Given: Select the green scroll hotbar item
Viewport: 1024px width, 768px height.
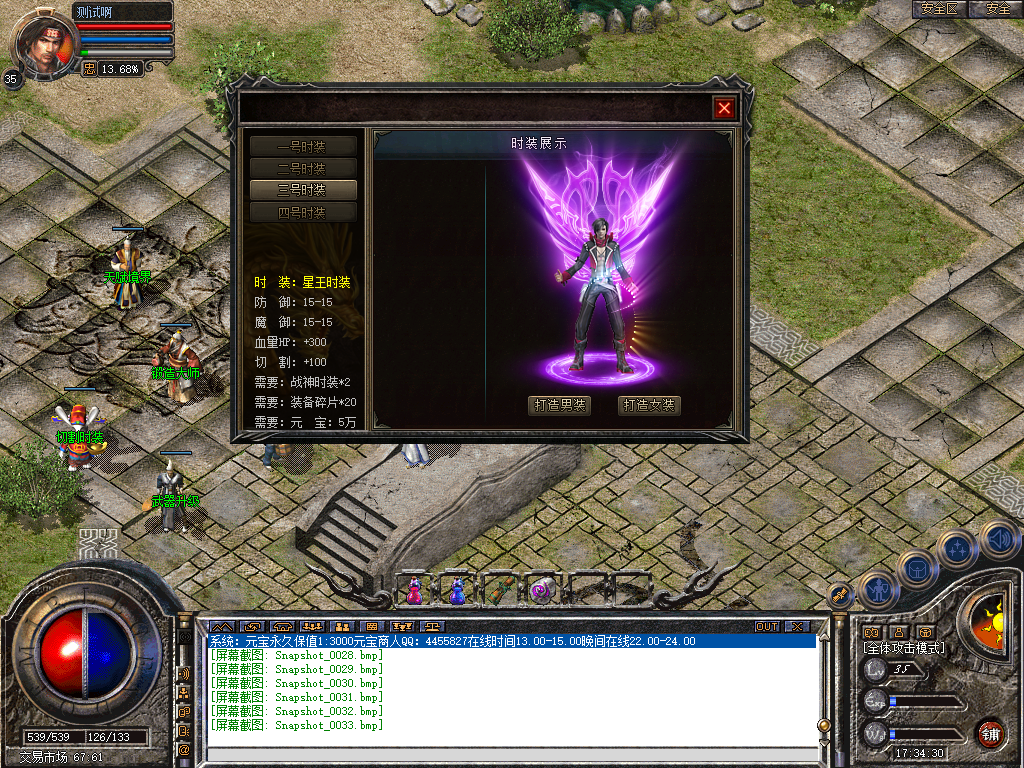Looking at the screenshot, I should tap(499, 591).
